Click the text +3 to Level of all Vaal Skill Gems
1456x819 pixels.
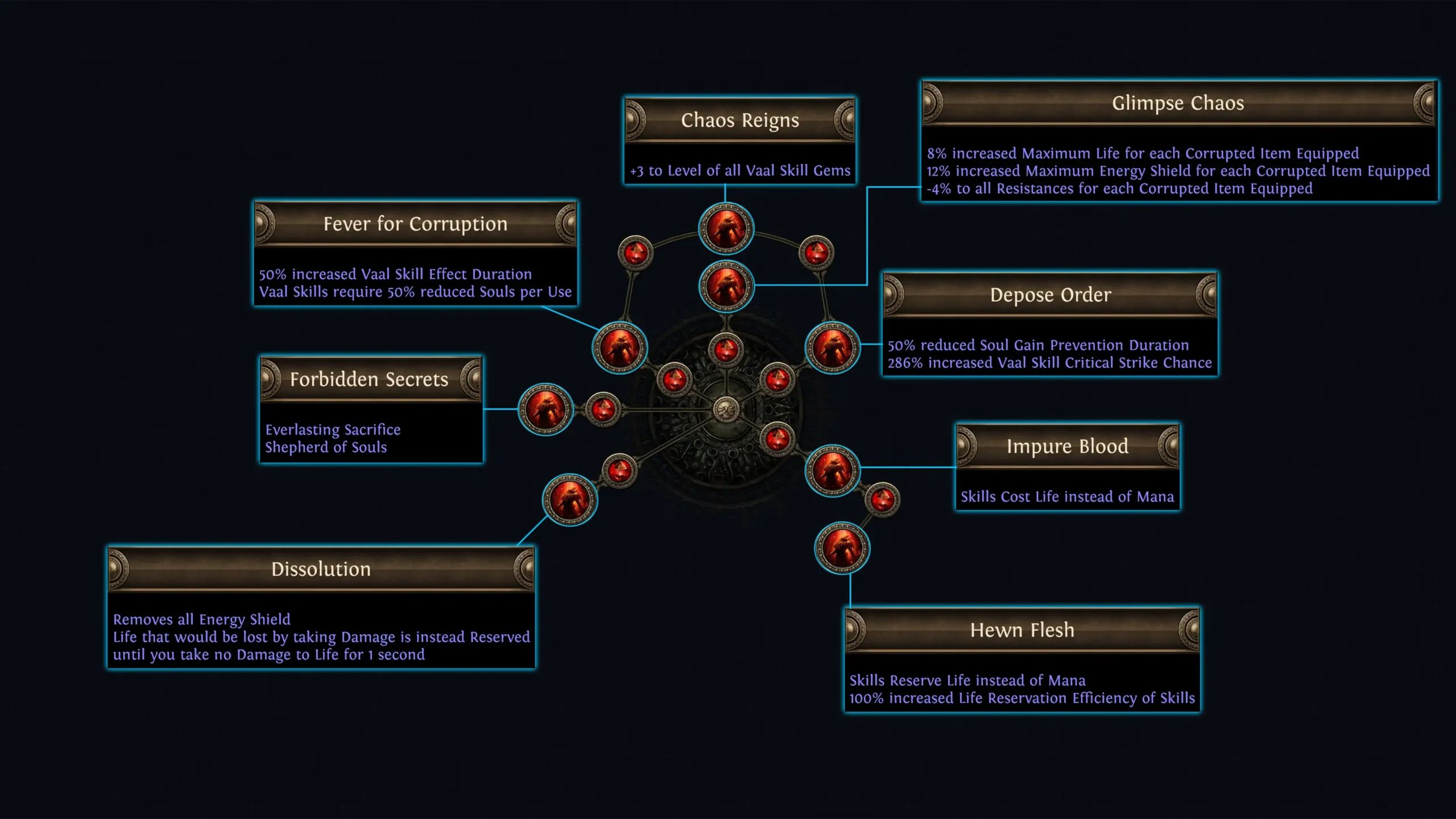[739, 170]
